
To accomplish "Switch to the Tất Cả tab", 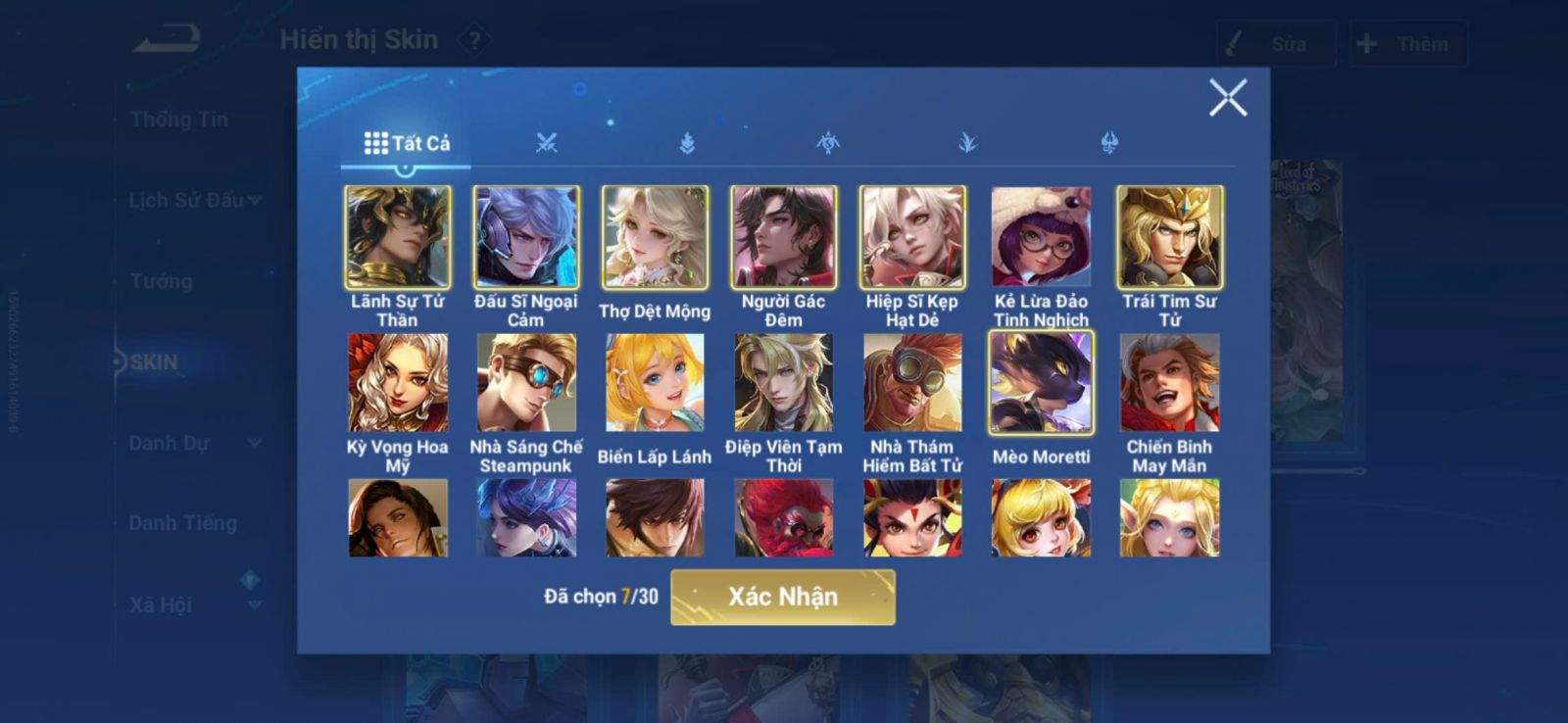I will 407,143.
